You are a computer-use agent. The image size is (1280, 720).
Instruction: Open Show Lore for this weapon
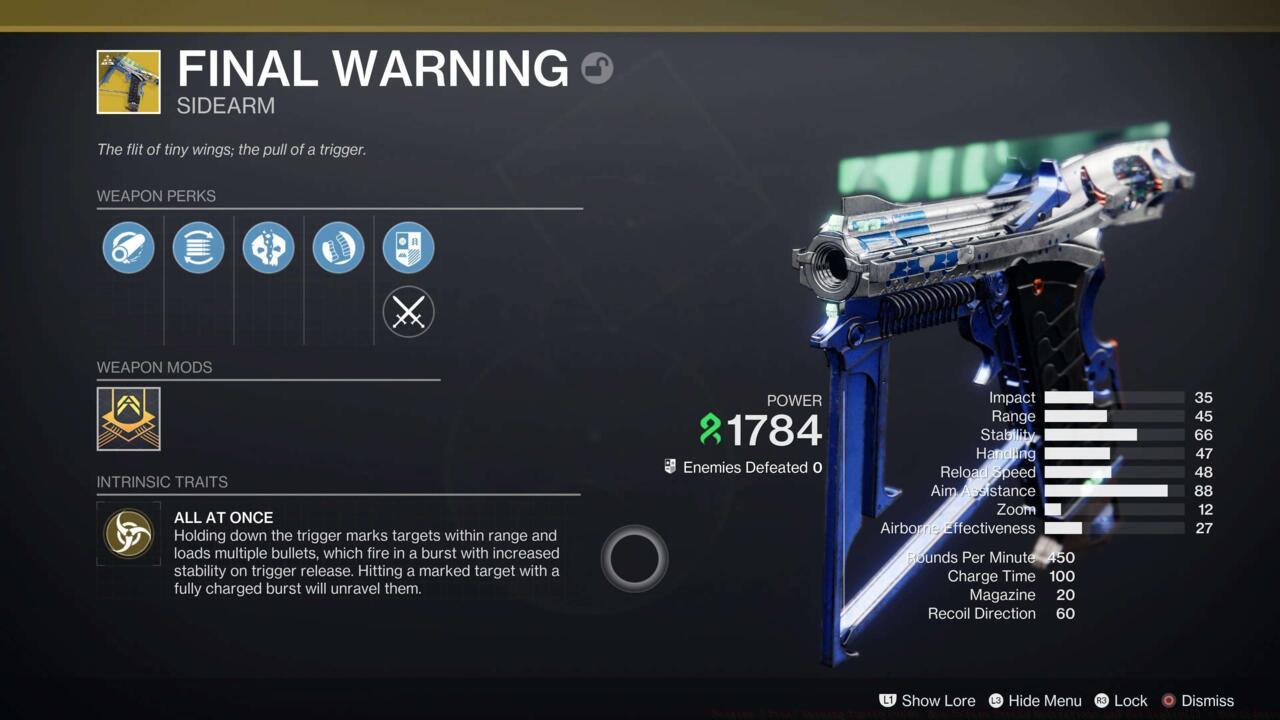click(938, 701)
